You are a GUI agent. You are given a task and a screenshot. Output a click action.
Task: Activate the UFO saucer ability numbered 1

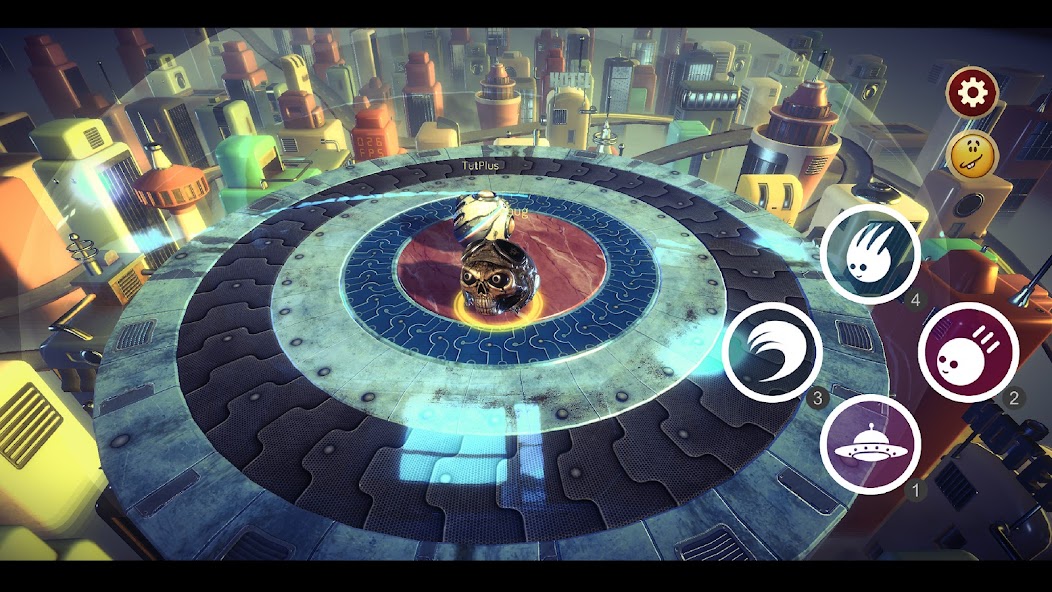[x=869, y=444]
